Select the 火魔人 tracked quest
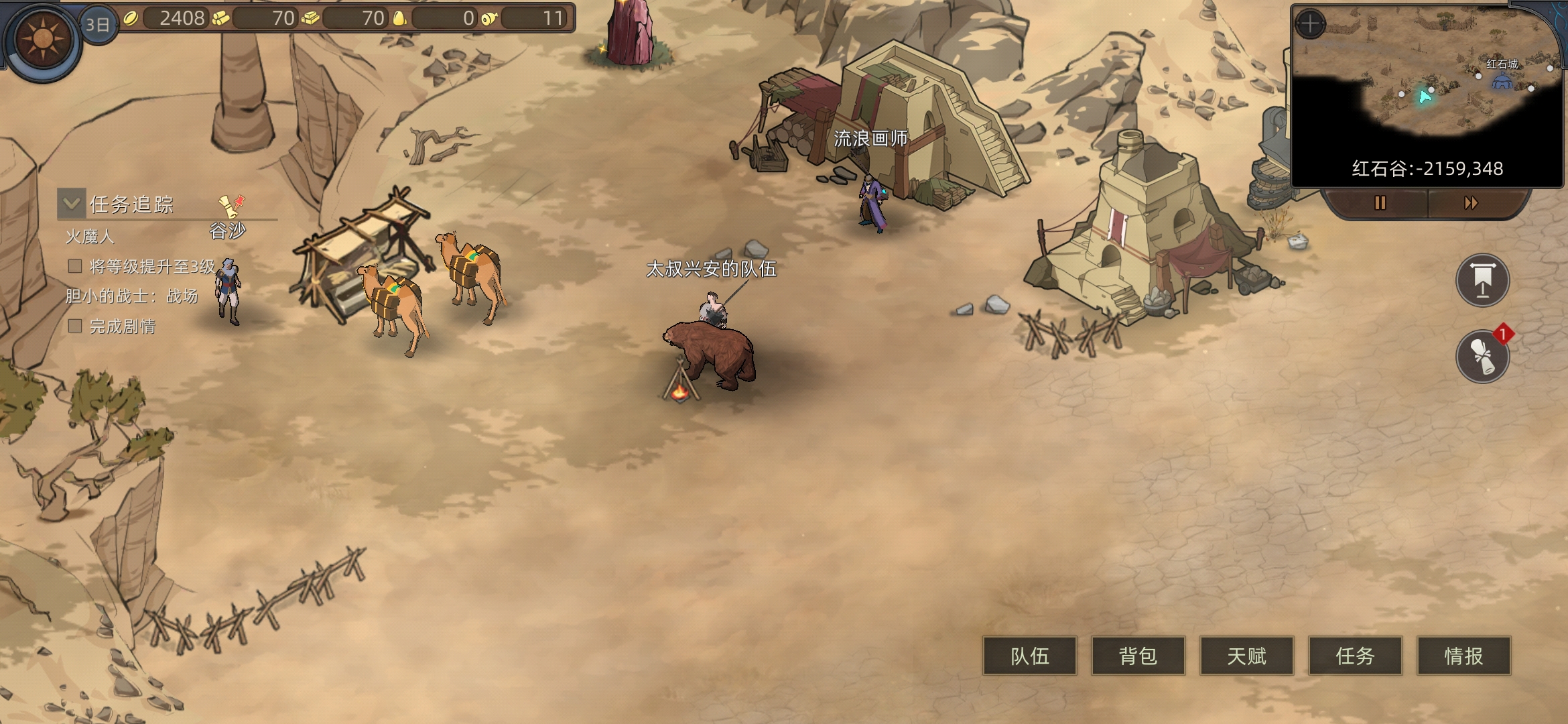 [x=90, y=237]
